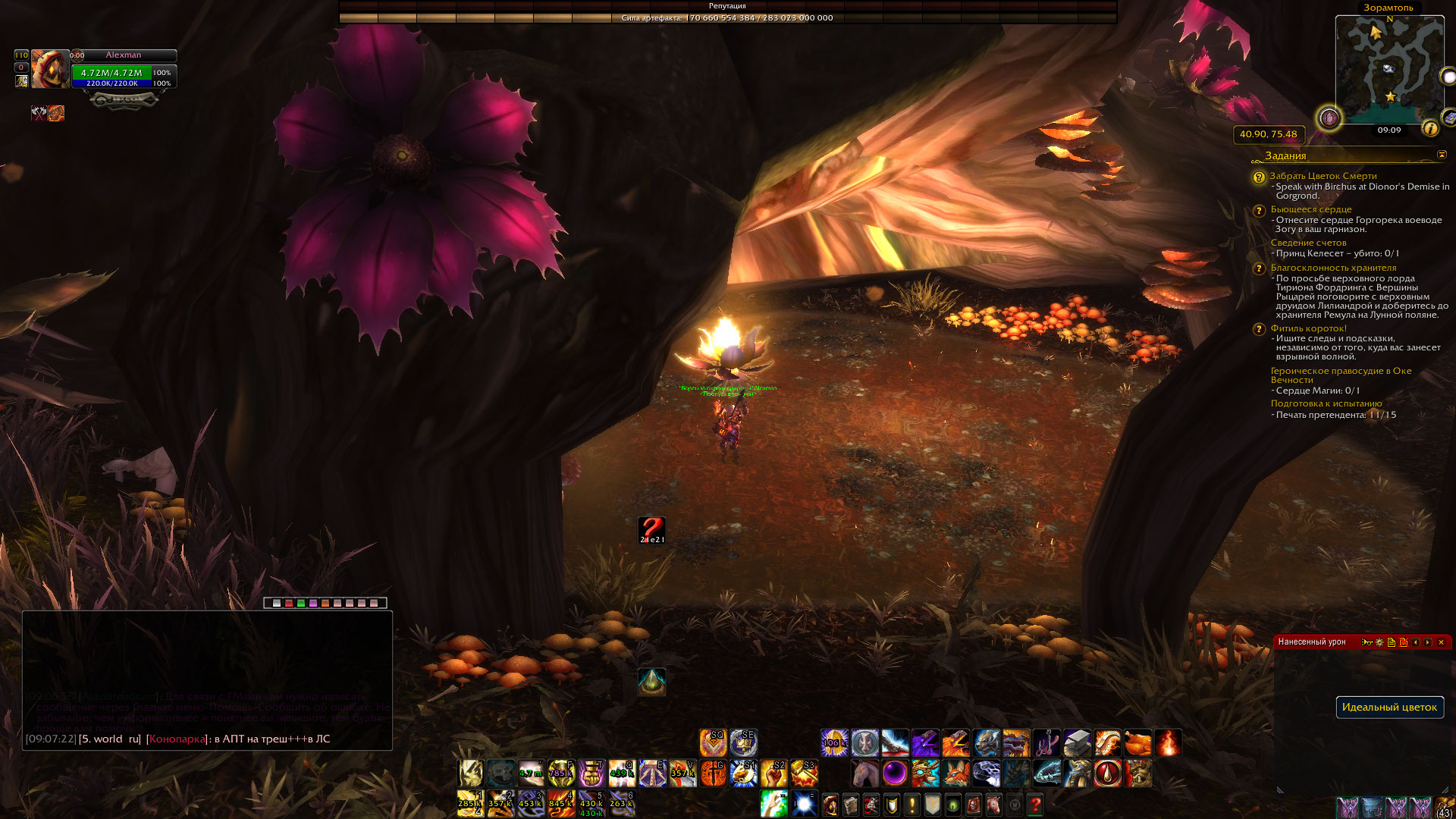Use the clenched fist ability marked T
Screen dimensions: 1456x819
pyautogui.click(x=591, y=773)
